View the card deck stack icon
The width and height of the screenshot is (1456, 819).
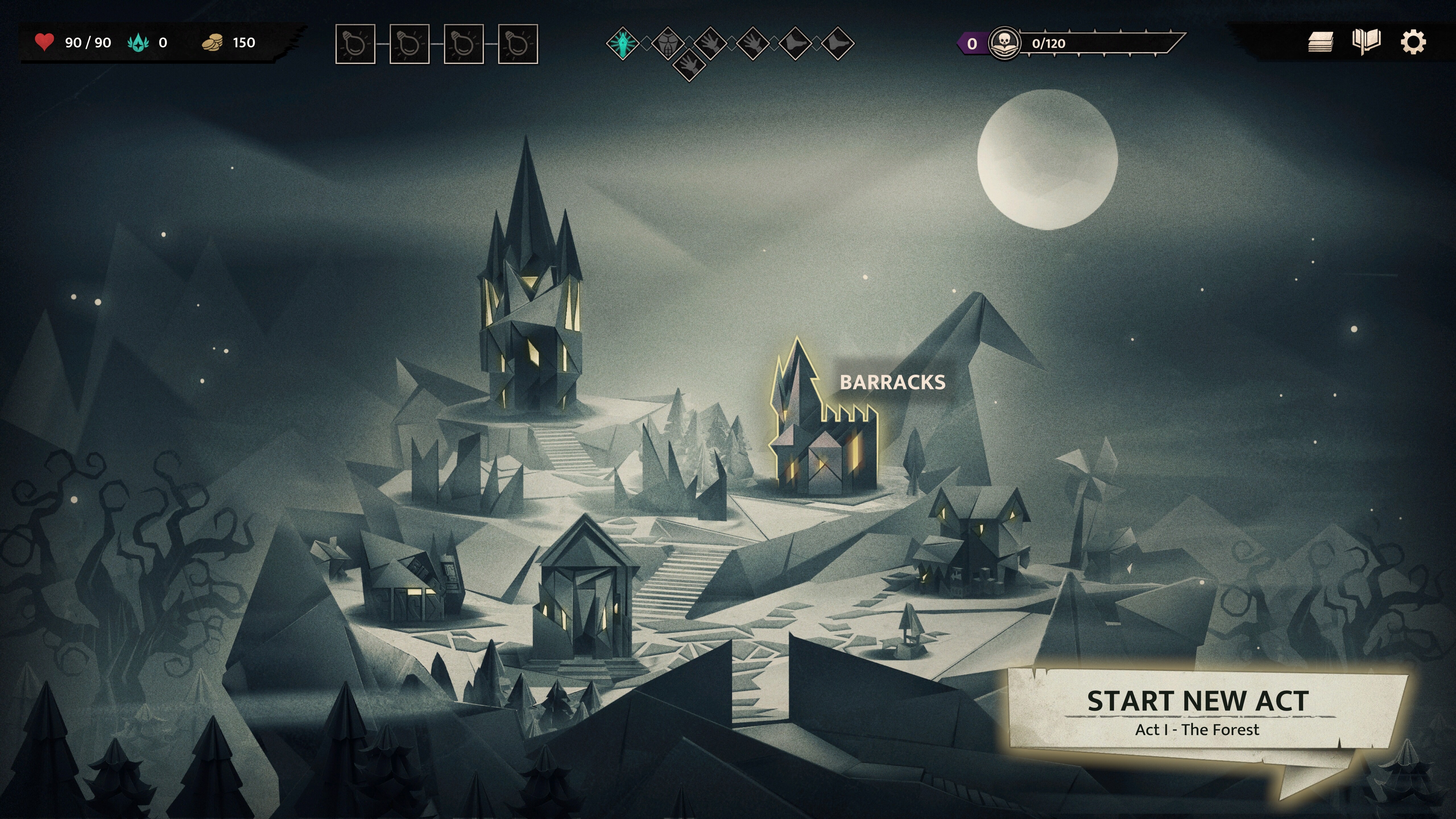1320,42
